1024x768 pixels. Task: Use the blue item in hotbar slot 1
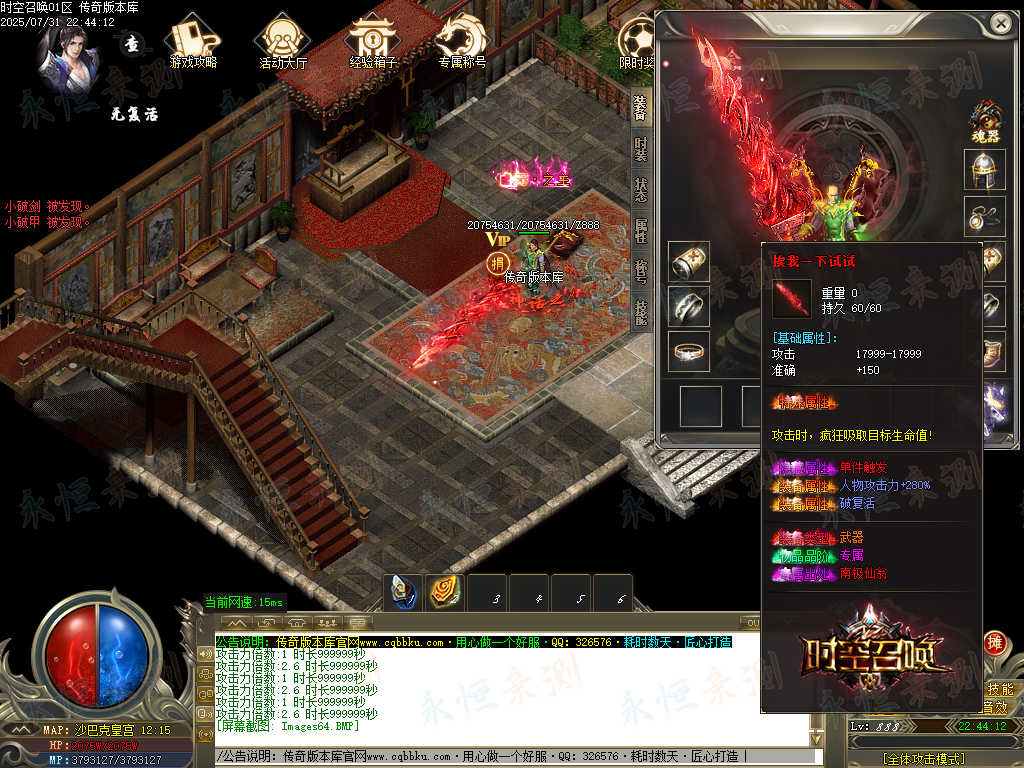[405, 593]
